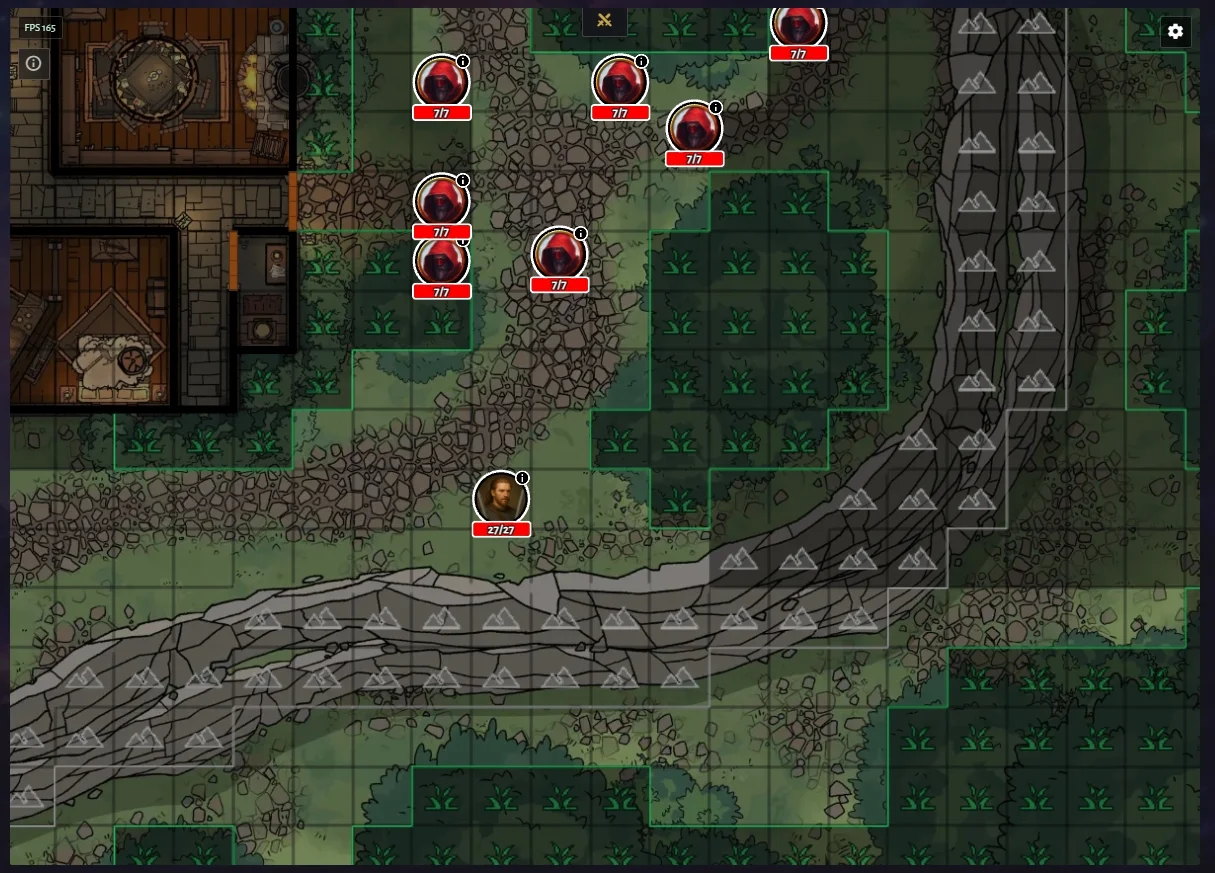Open the settings gear menu
Screen dimensions: 1215x873
click(1175, 31)
